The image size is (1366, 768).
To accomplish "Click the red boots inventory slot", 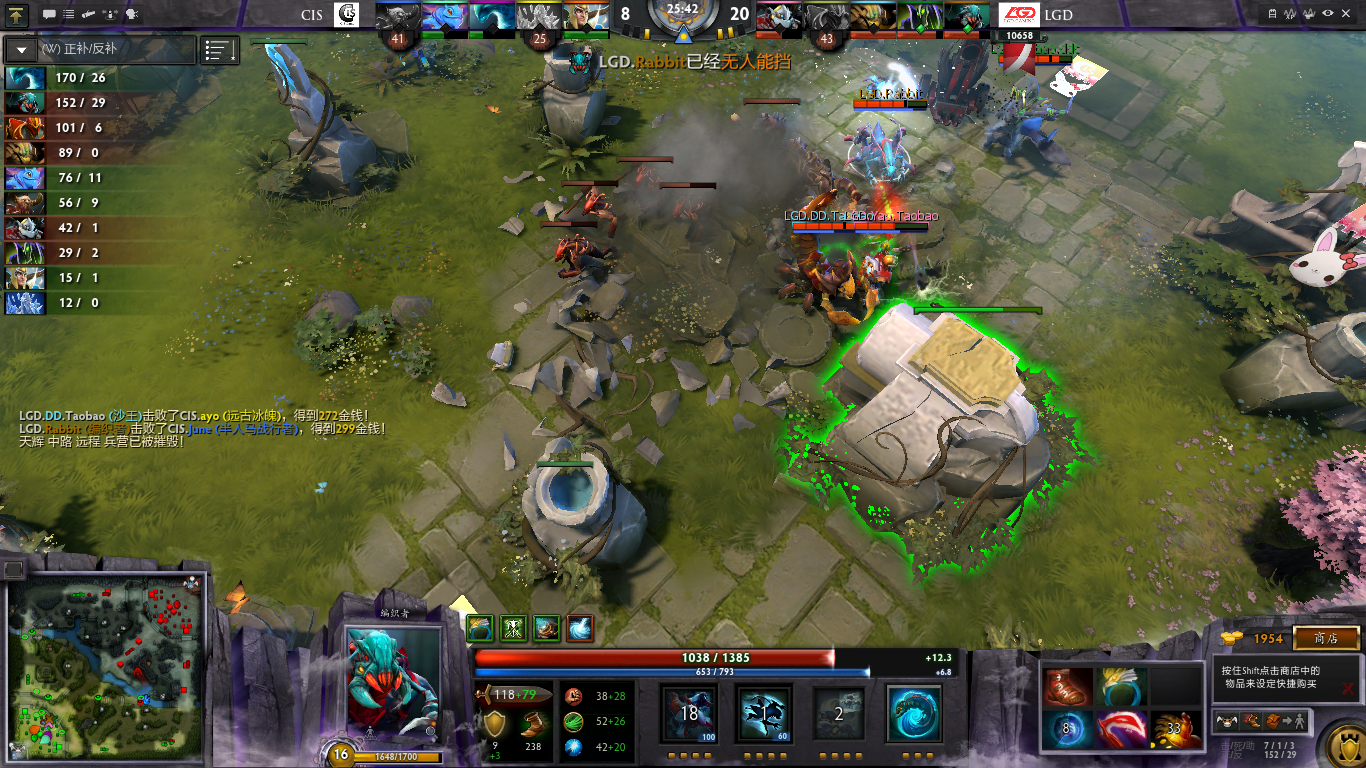I will pyautogui.click(x=1065, y=687).
